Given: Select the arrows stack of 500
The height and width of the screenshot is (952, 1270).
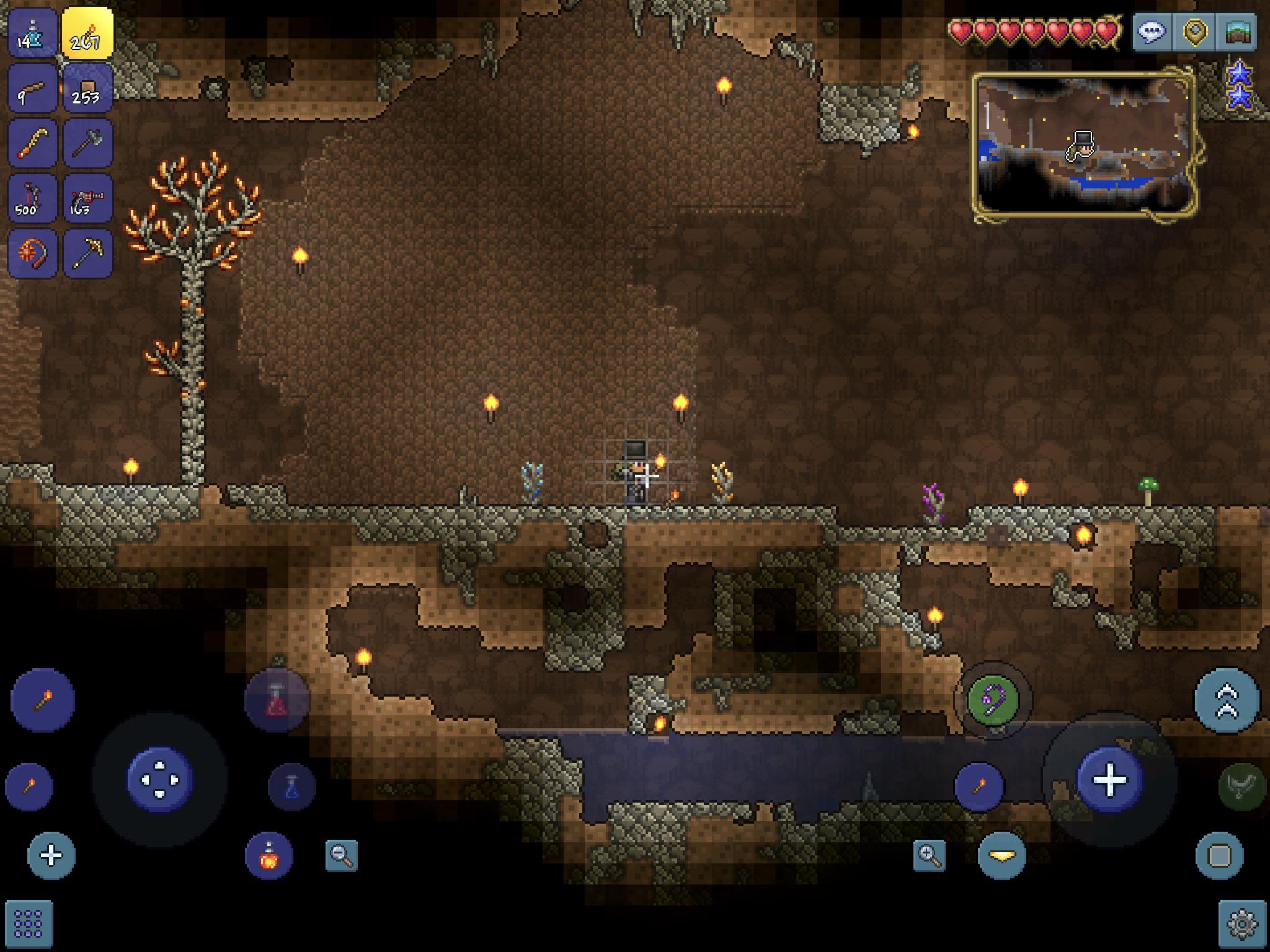Looking at the screenshot, I should [x=32, y=198].
